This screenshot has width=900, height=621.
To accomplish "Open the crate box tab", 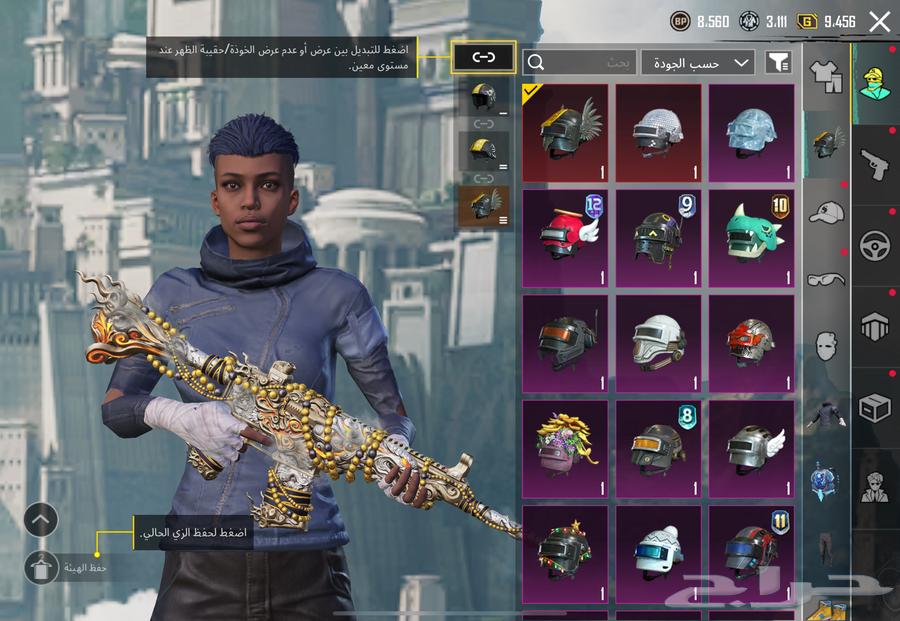I will pyautogui.click(x=875, y=408).
